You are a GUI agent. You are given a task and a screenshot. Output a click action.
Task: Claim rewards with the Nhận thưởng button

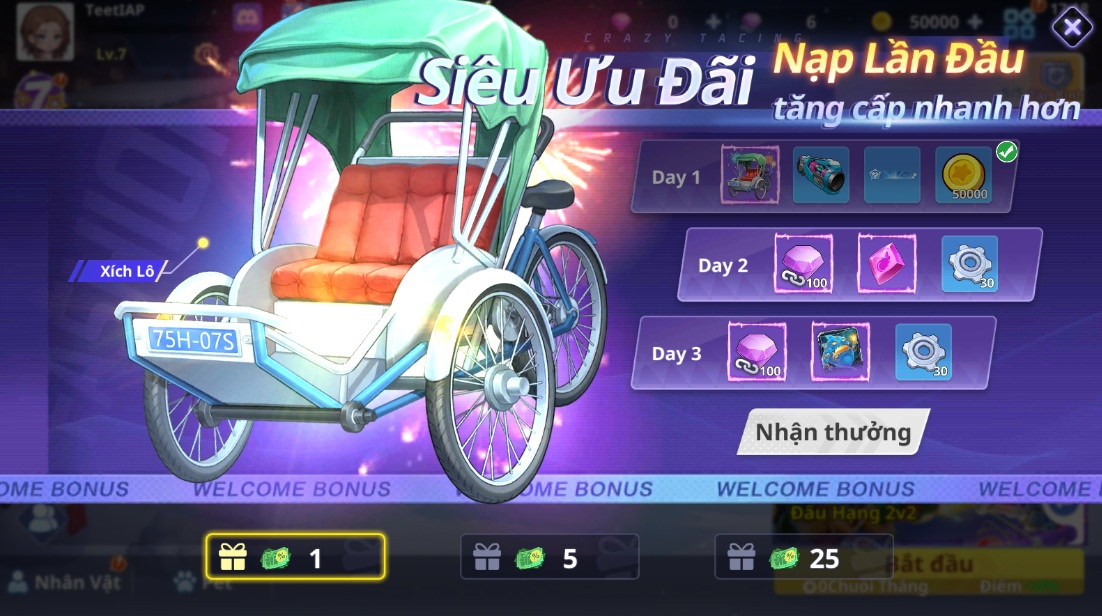tap(832, 432)
